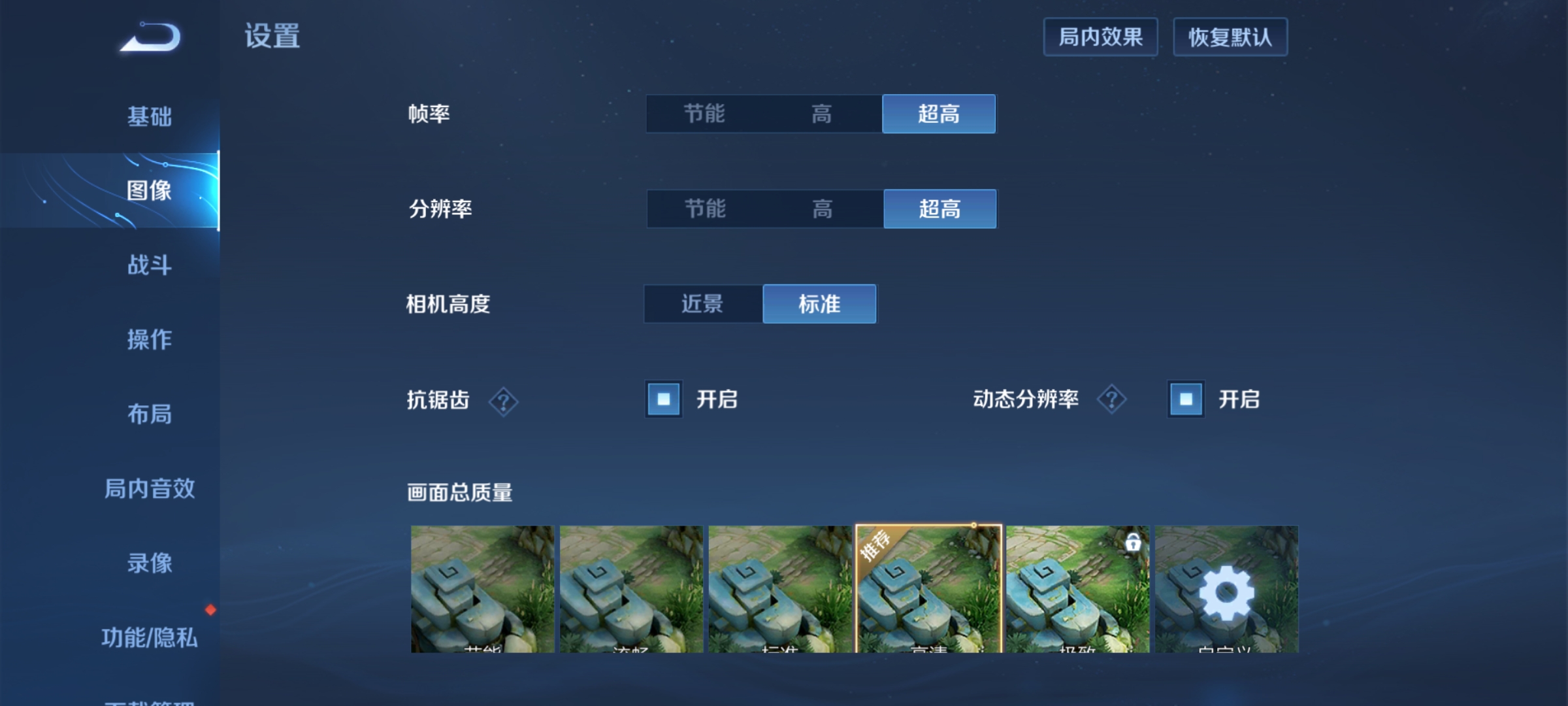Screen dimensions: 1568x706
Task: Open the 布局 settings section
Action: click(x=150, y=415)
